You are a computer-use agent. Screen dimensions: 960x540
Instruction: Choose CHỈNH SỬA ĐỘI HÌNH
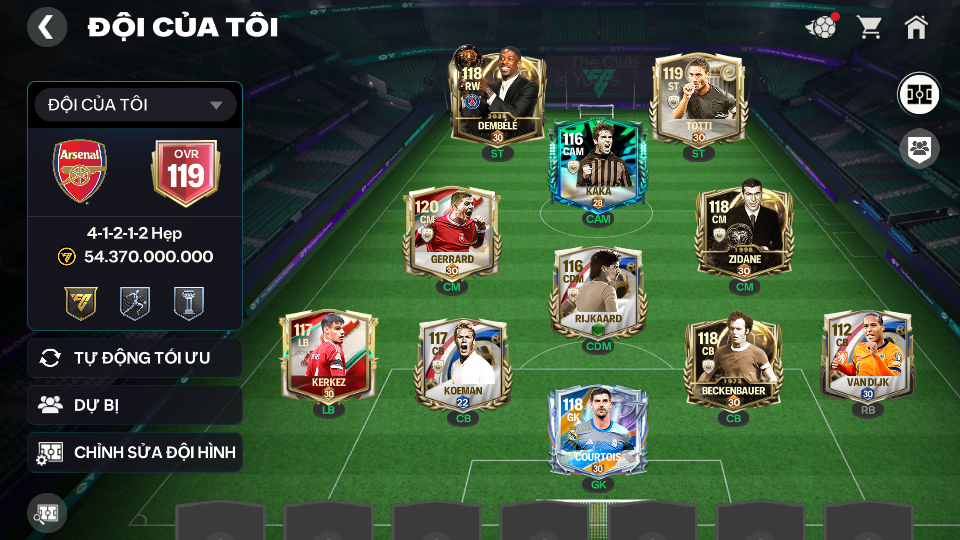pos(135,452)
